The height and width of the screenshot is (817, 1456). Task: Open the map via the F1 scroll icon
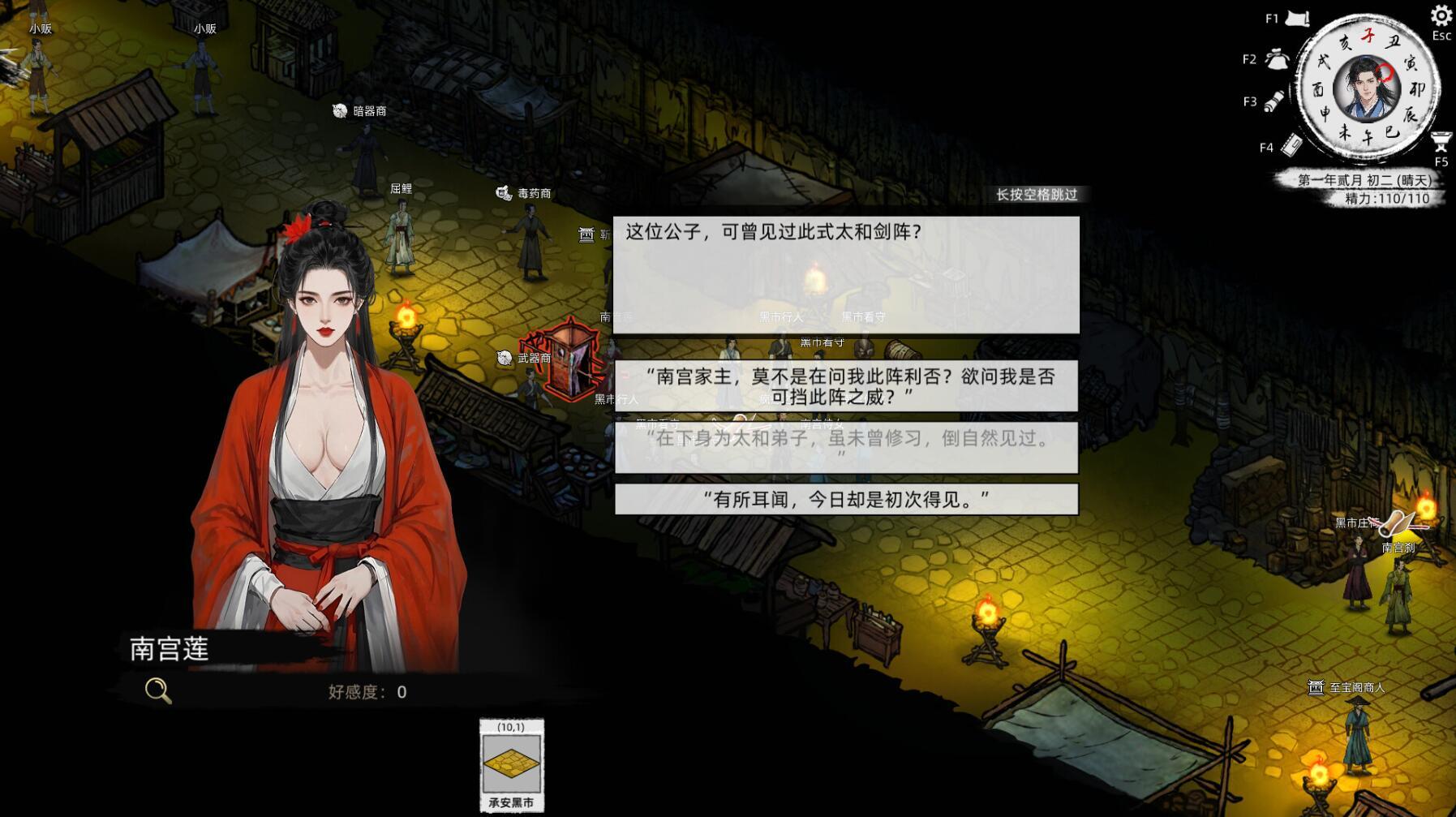[x=1297, y=18]
